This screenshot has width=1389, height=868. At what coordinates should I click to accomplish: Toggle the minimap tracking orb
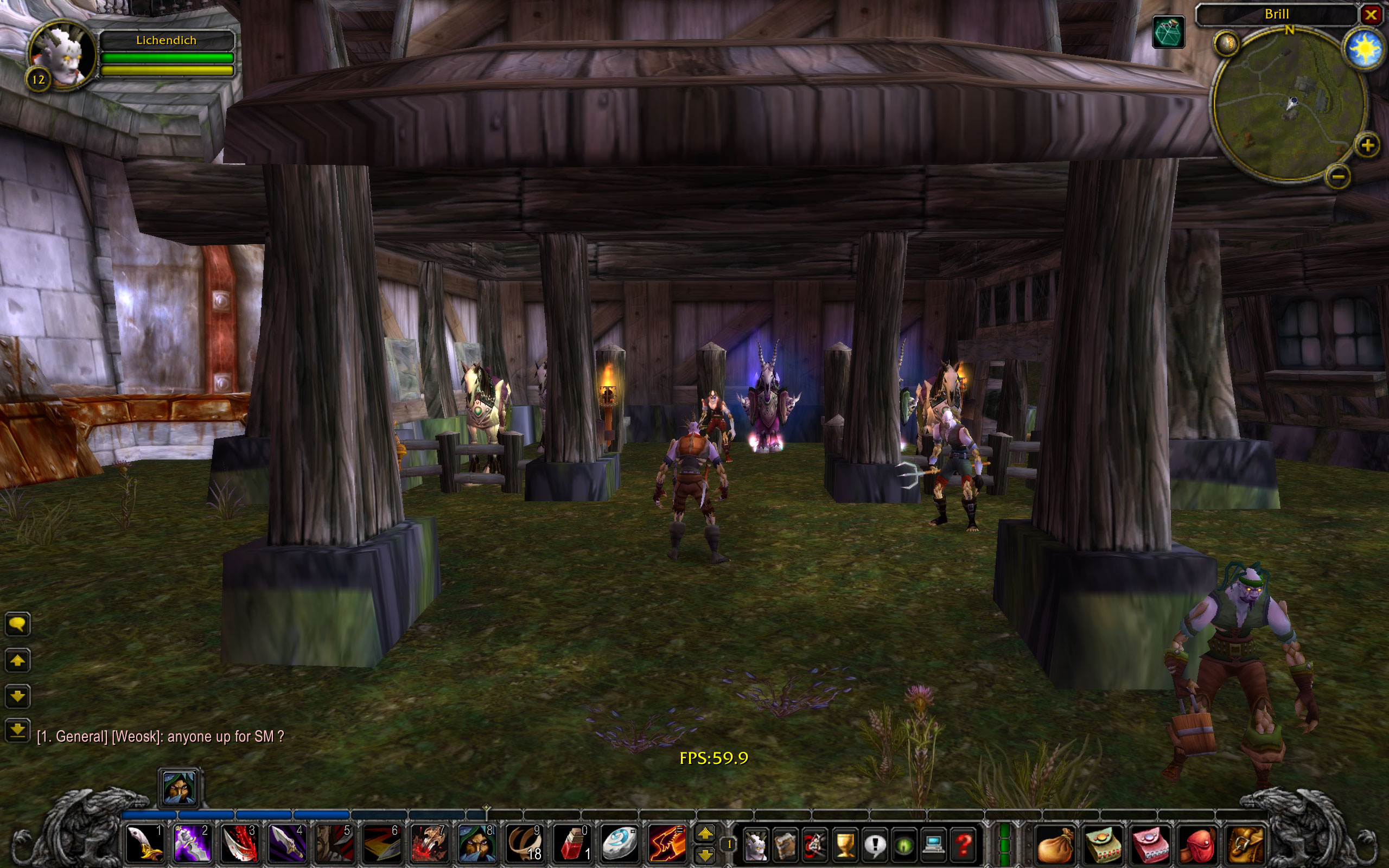point(1226,43)
